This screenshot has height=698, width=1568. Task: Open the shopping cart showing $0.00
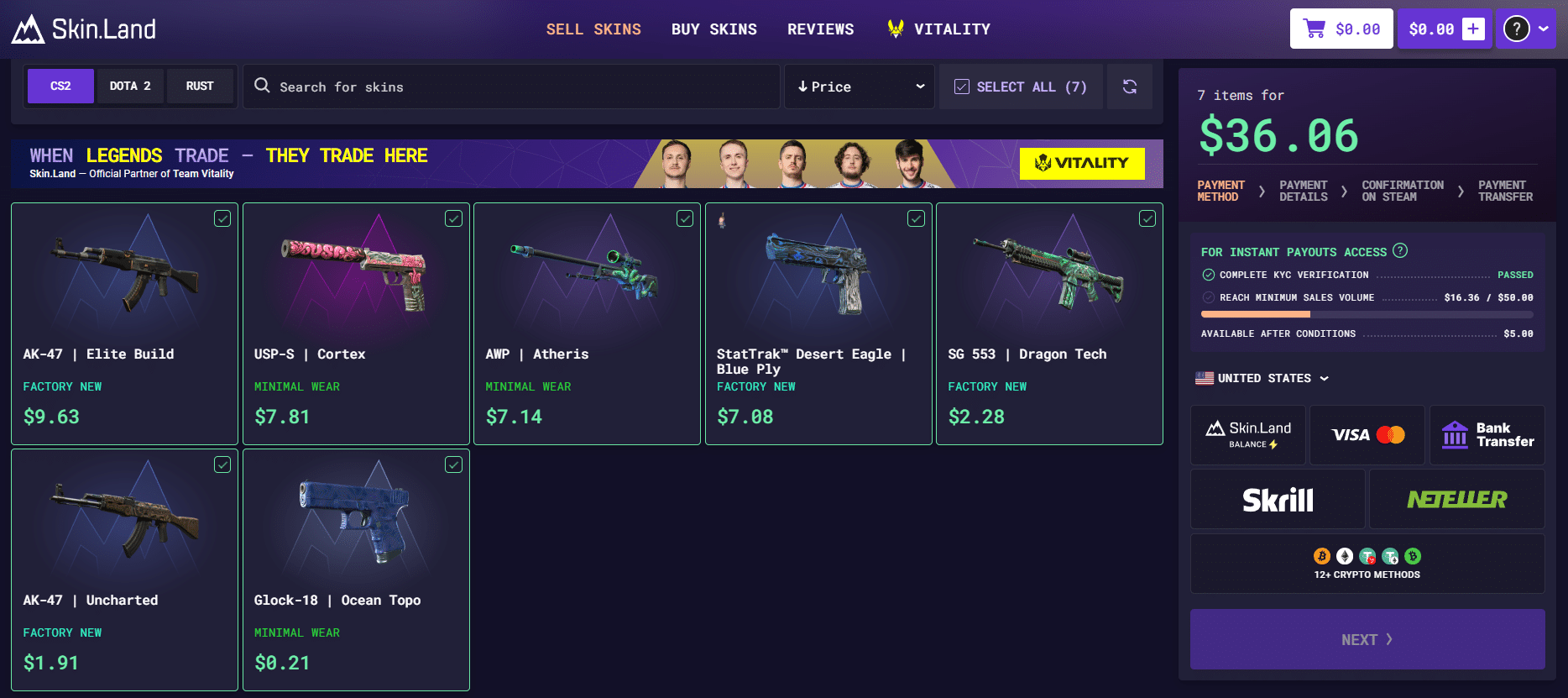(1341, 28)
